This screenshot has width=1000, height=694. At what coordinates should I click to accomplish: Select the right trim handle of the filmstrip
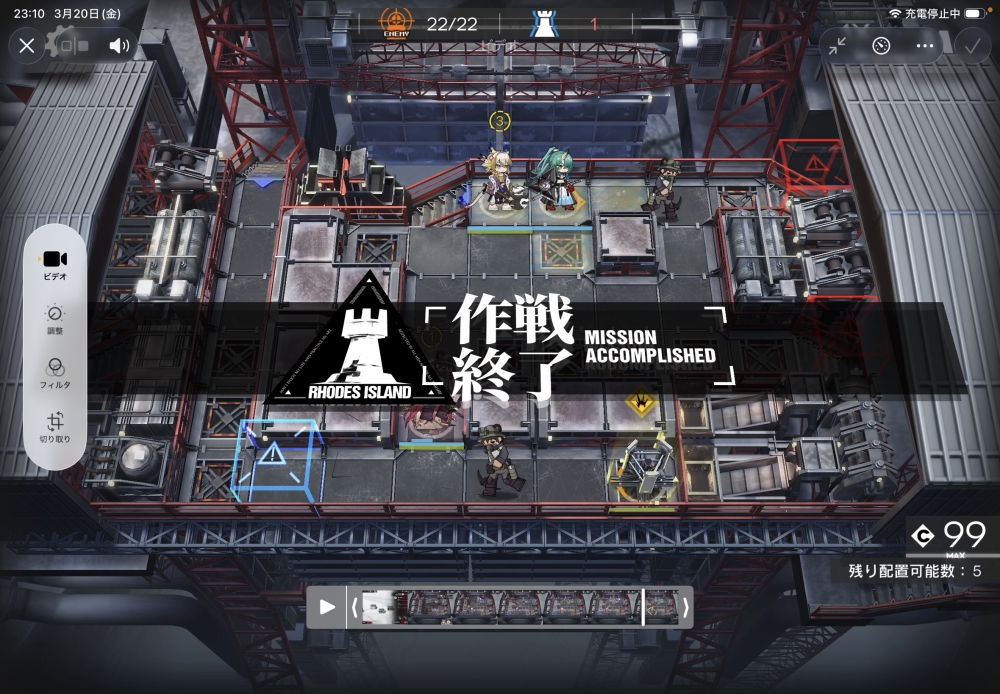tap(685, 607)
